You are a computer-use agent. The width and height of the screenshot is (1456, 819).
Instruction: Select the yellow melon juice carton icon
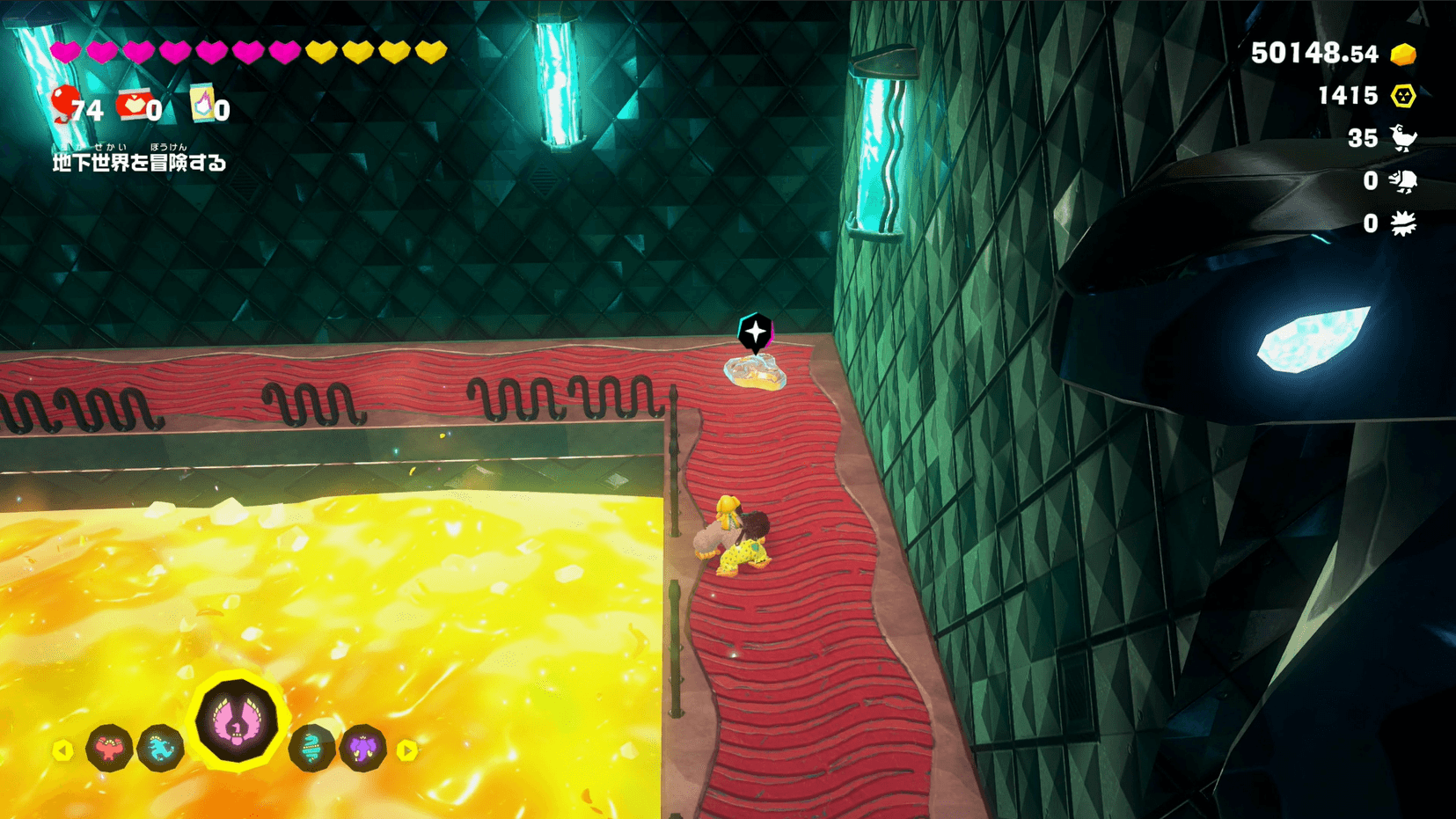point(203,105)
